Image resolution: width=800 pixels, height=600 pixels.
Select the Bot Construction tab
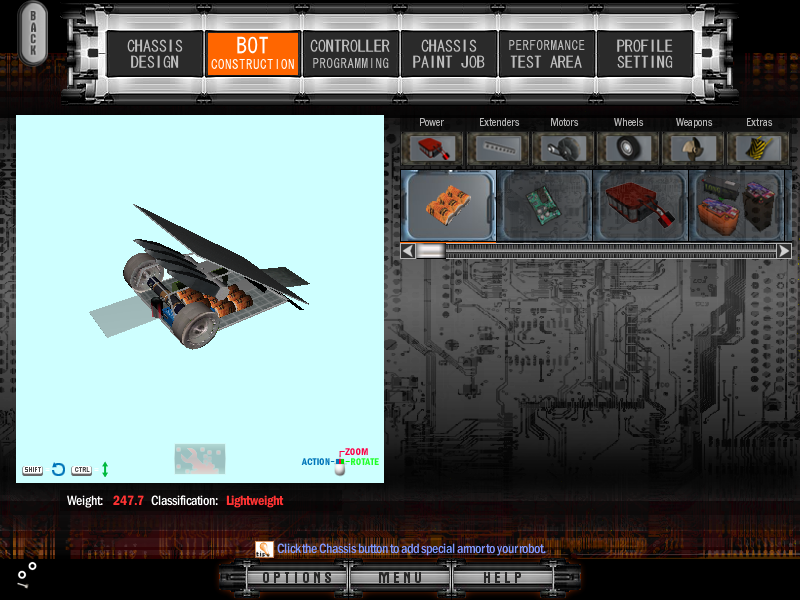(252, 54)
